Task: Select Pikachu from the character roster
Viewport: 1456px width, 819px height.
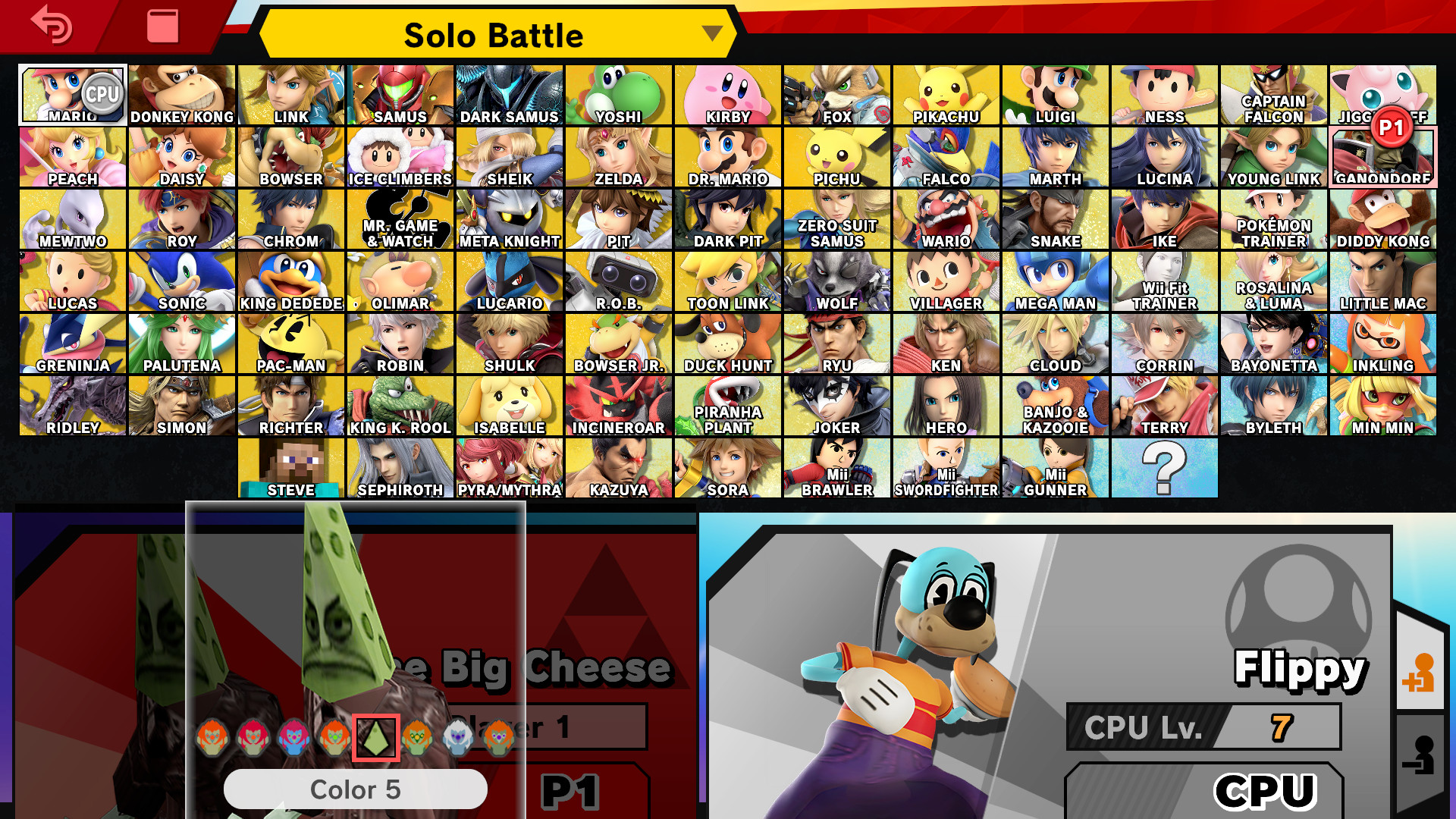Action: click(945, 94)
